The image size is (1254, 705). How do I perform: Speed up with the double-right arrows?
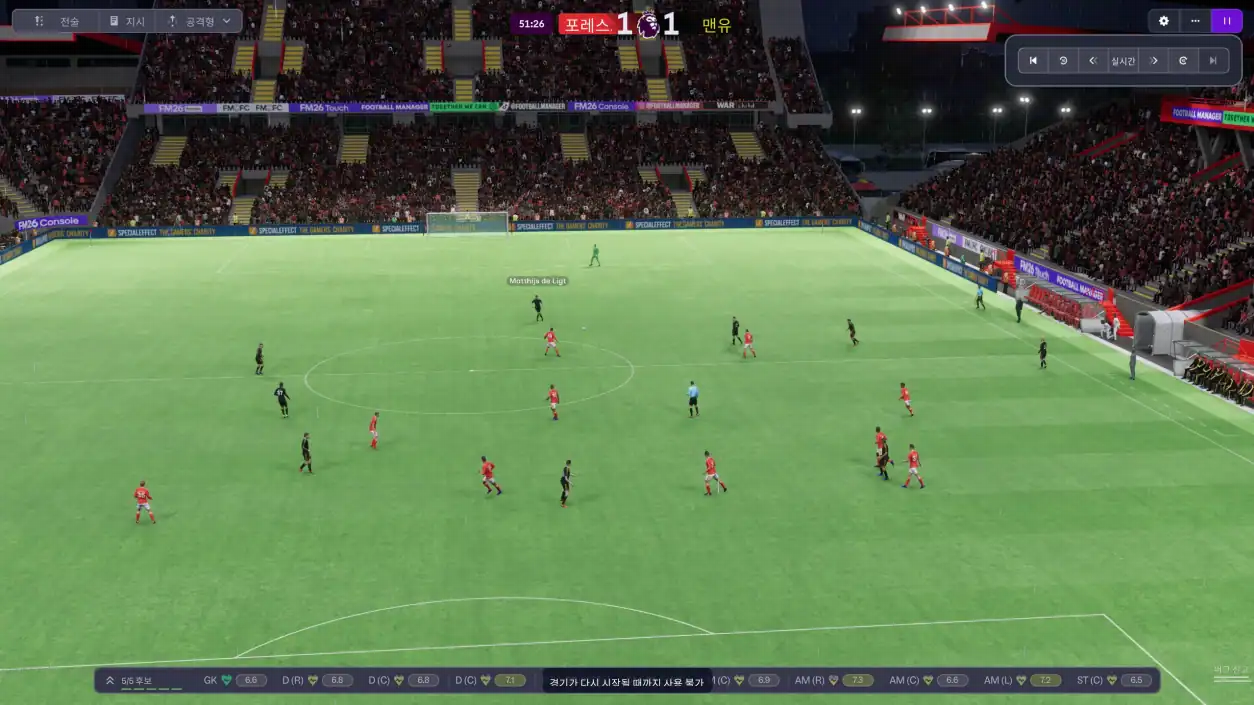click(1153, 61)
